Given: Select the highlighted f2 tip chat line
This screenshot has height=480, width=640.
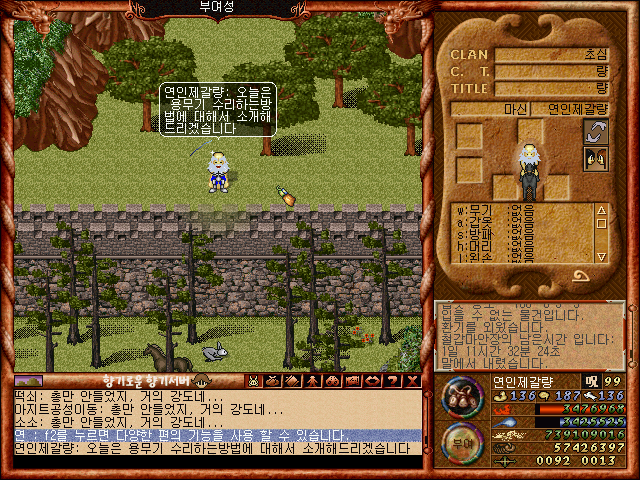Looking at the screenshot, I should [x=215, y=435].
